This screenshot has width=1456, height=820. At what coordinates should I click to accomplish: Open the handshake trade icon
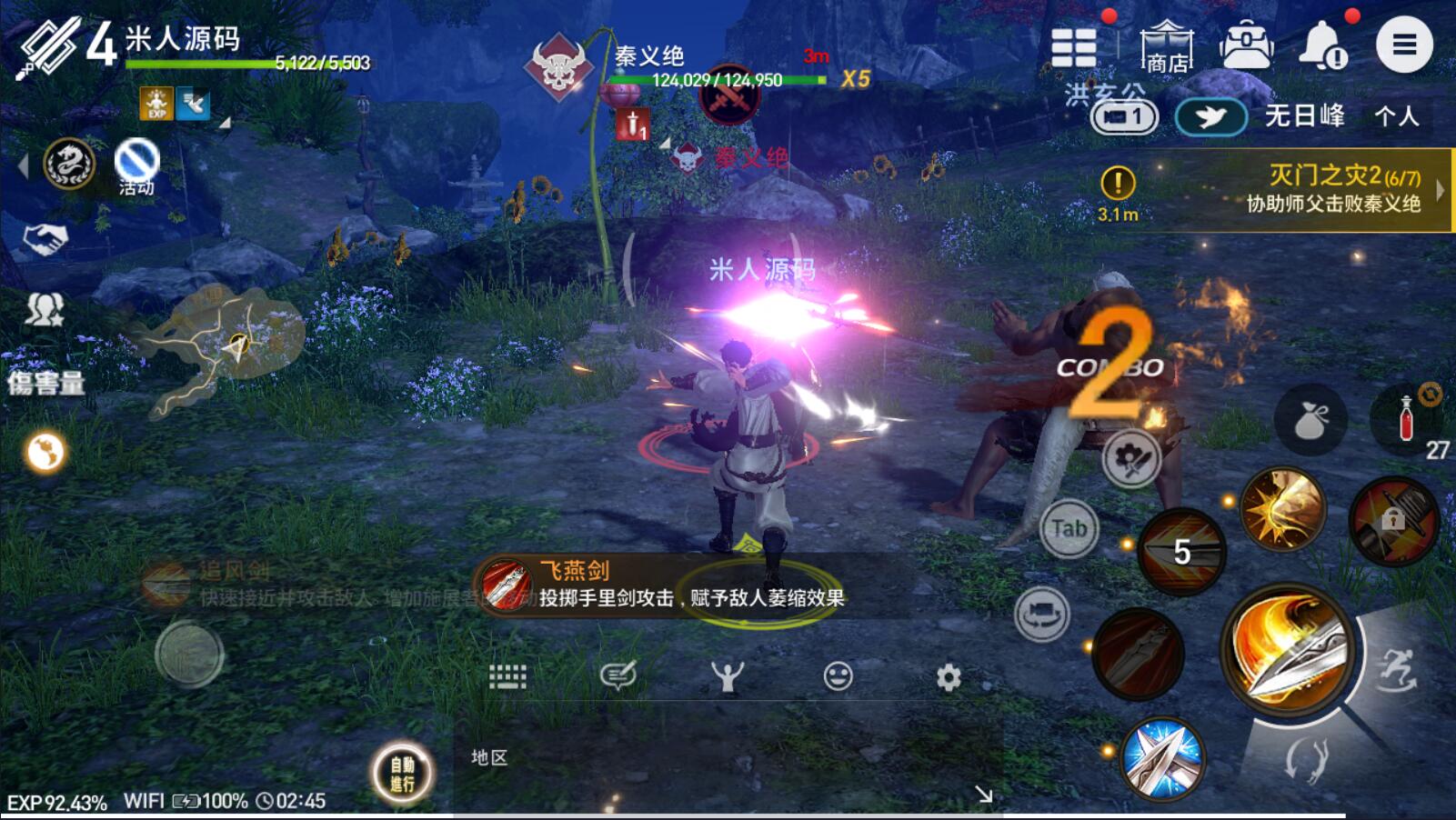pos(45,239)
